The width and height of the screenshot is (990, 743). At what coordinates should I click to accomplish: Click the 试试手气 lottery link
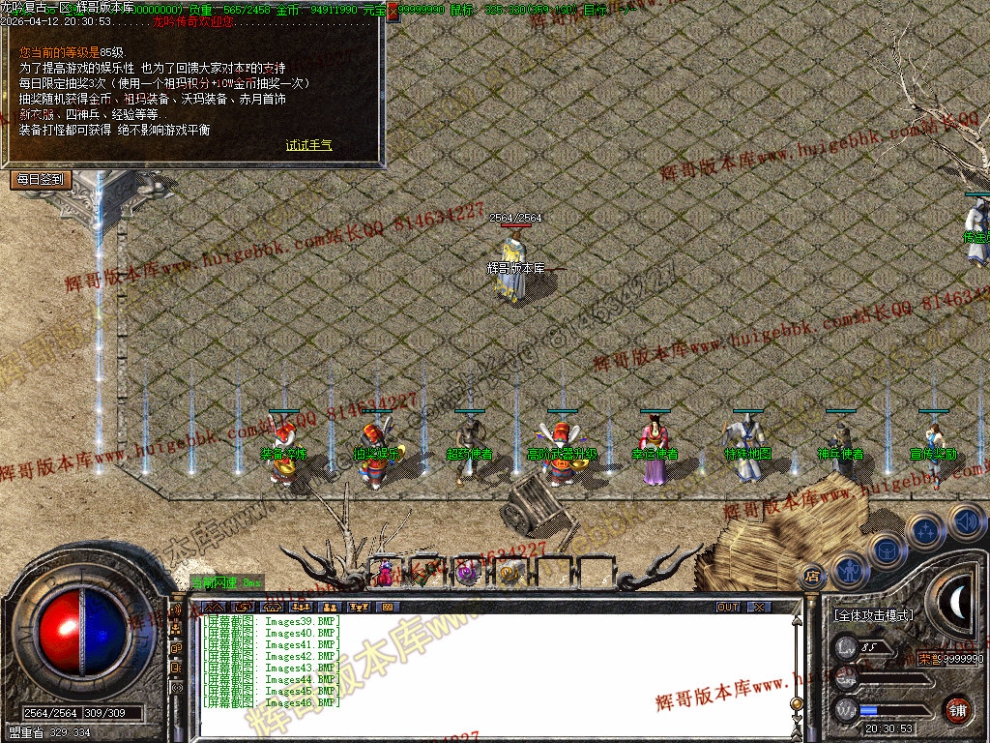[x=309, y=145]
